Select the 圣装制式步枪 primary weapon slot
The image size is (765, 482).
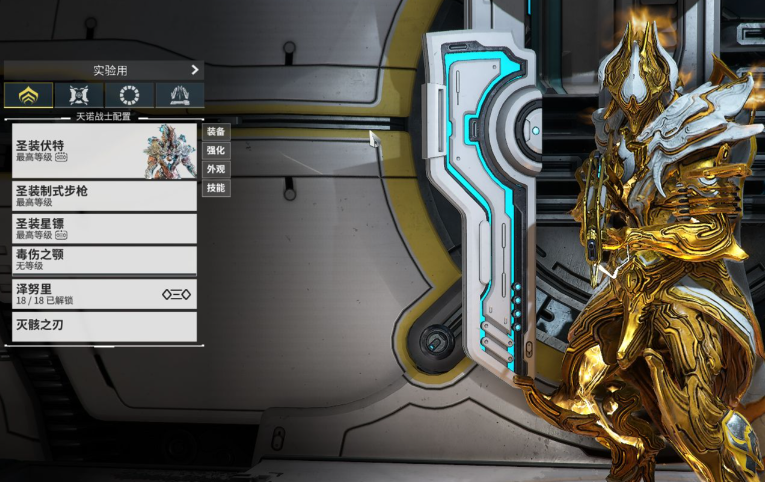(104, 196)
